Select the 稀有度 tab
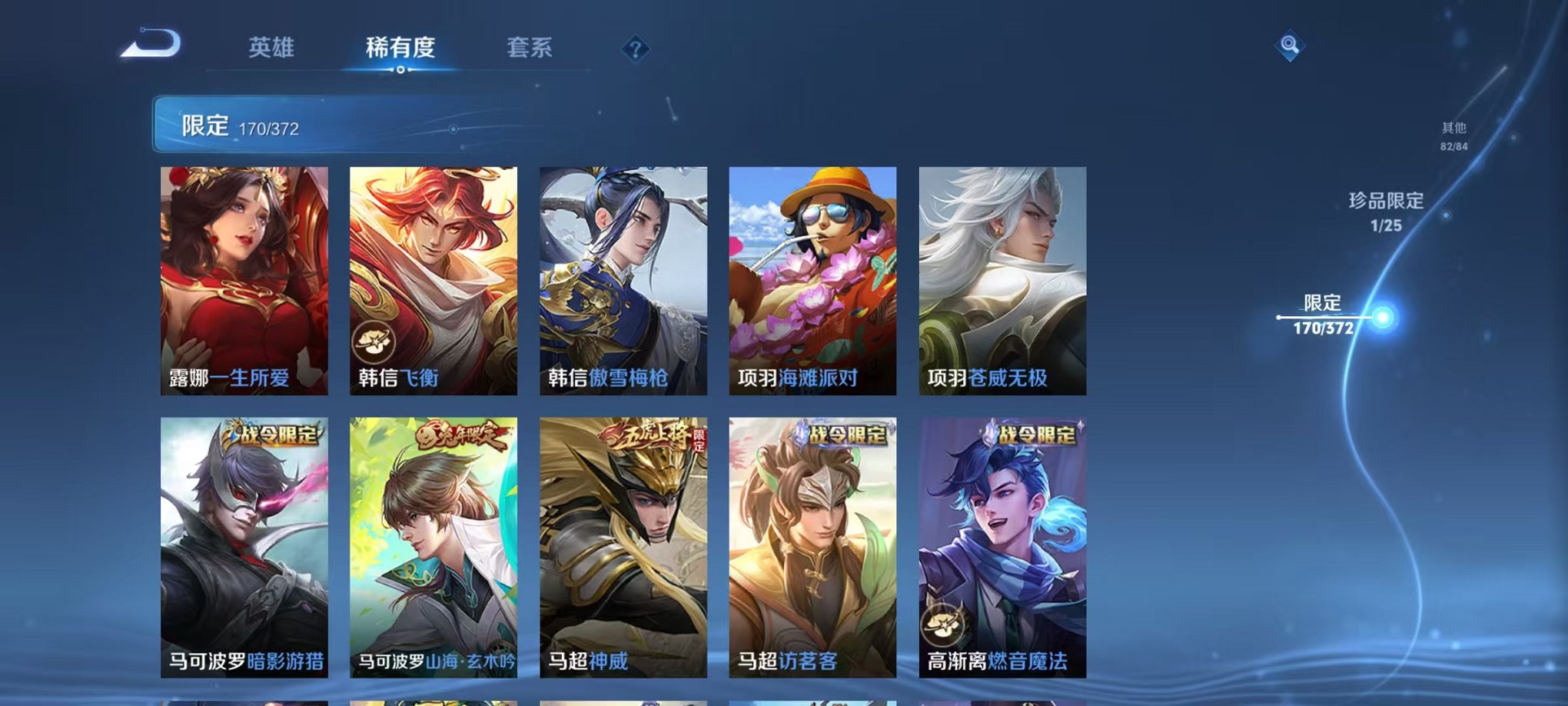1568x706 pixels. point(398,48)
